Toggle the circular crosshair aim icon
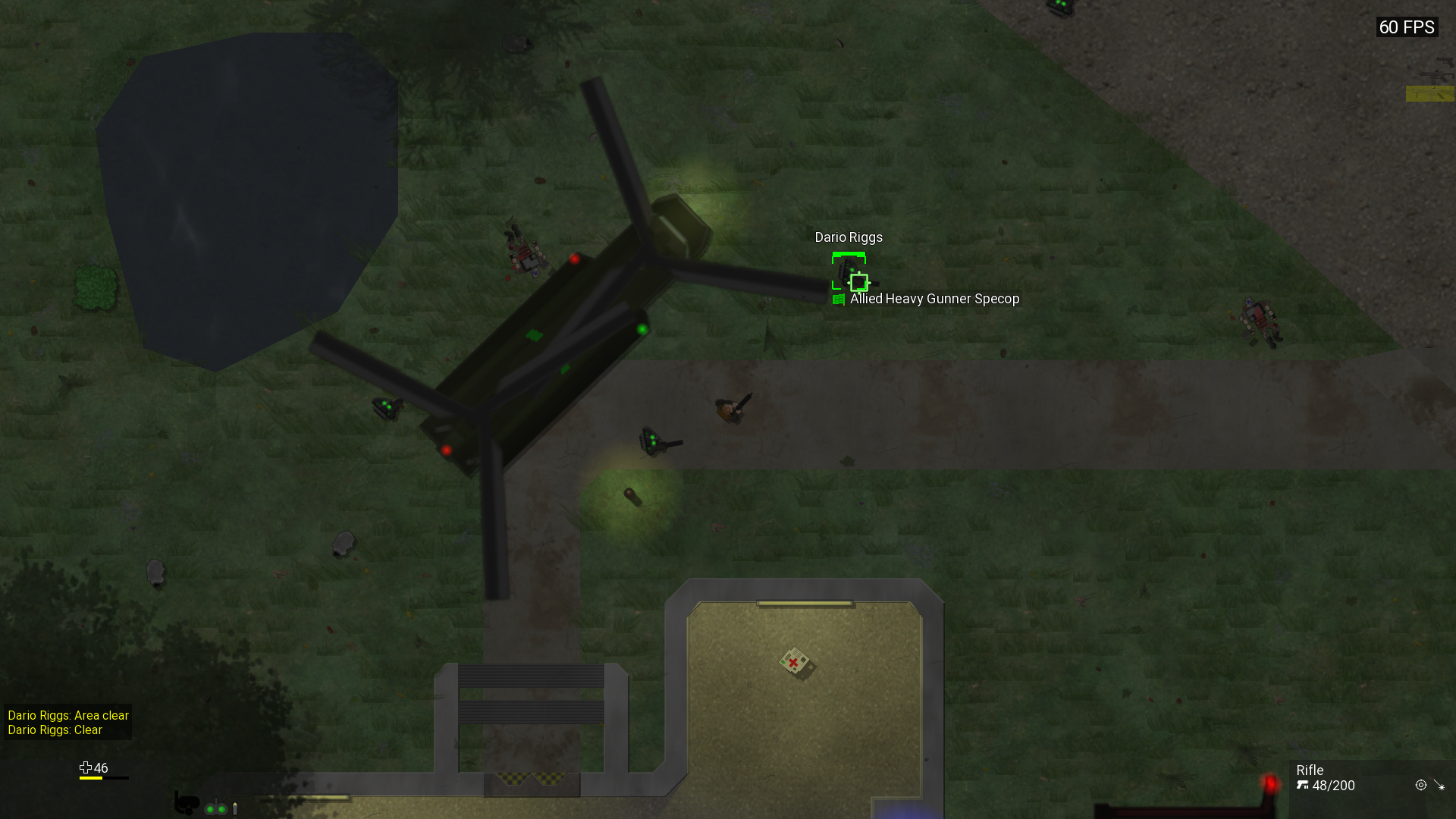This screenshot has height=819, width=1456. click(1420, 786)
